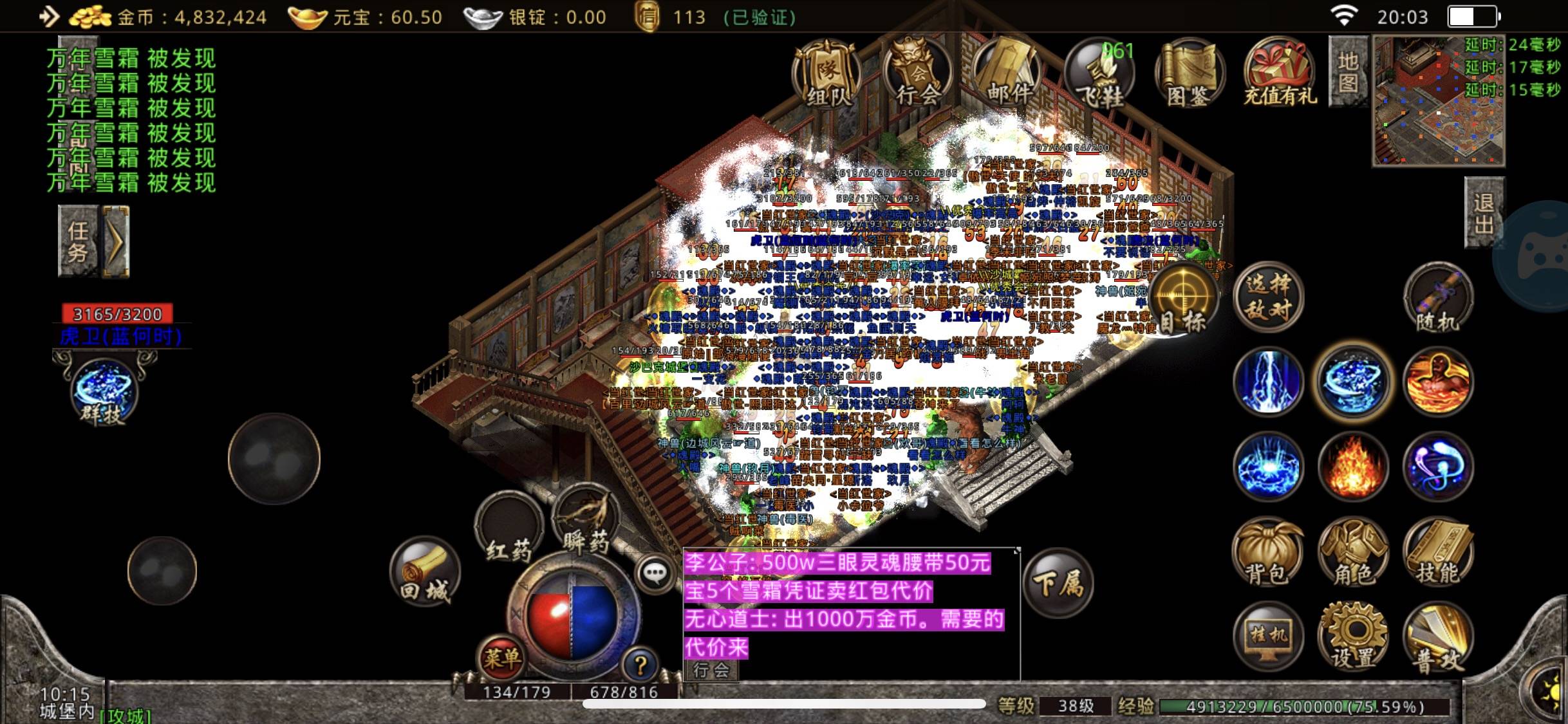The width and height of the screenshot is (1568, 724).
Task: Open the 图鉴 codex
Action: (1190, 74)
